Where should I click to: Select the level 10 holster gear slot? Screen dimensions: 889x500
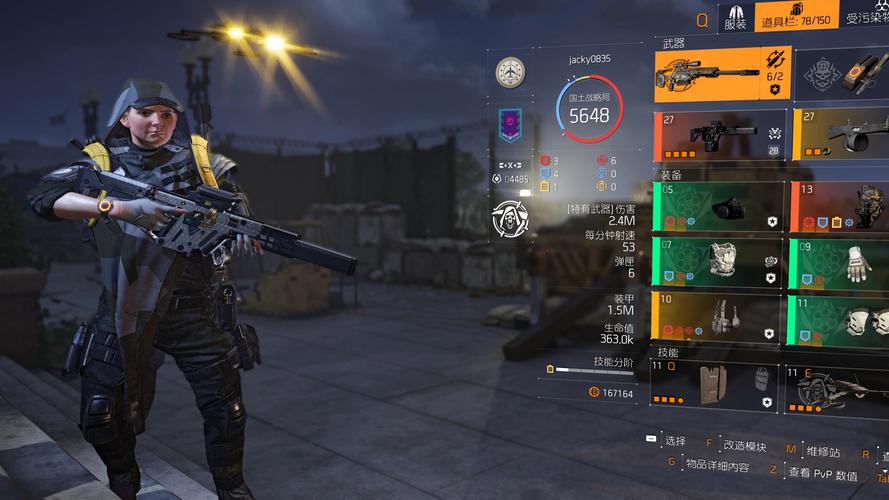(x=718, y=317)
